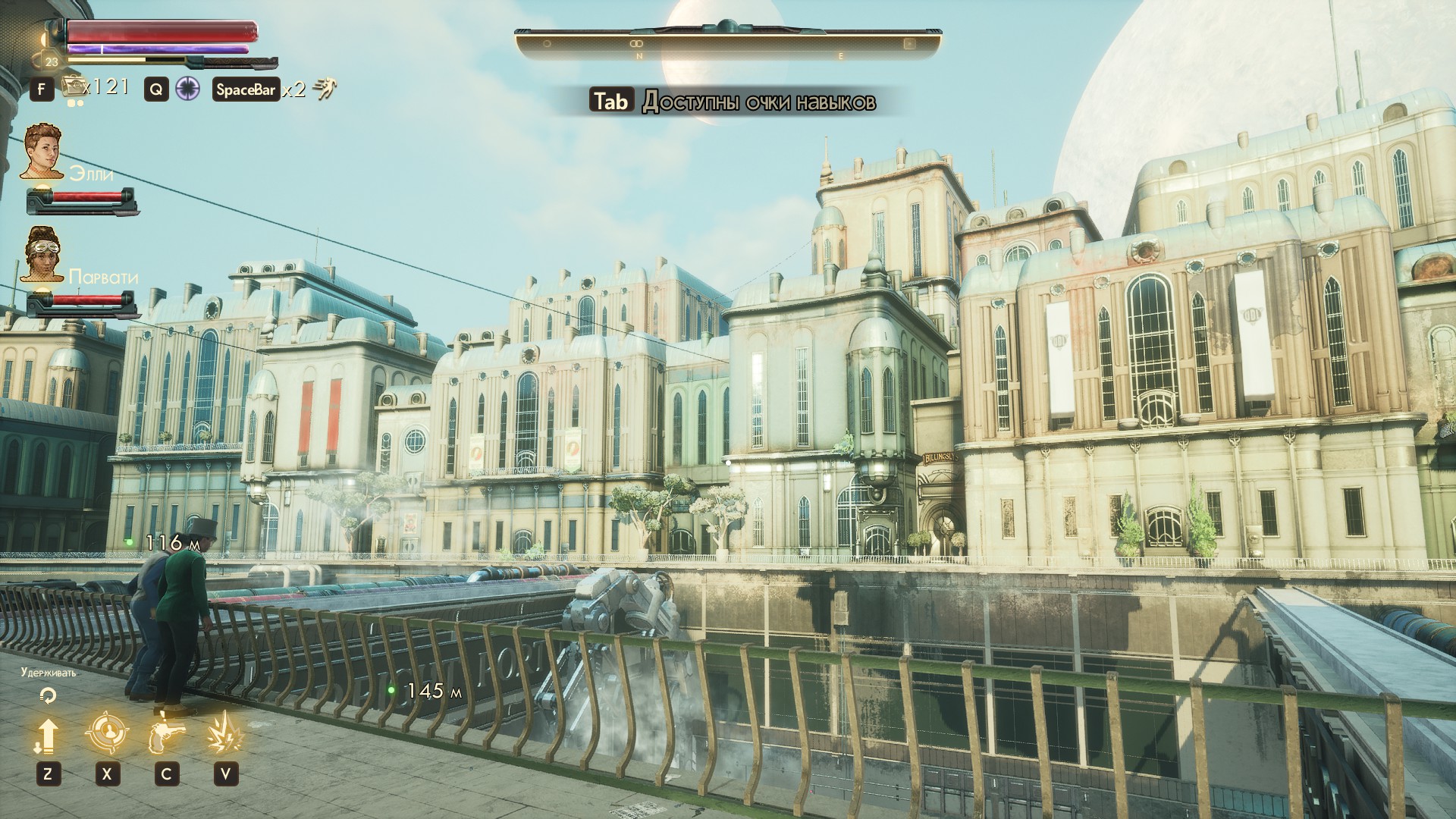1456x819 pixels.
Task: Trigger the revolver companion ability icon
Action: click(x=166, y=734)
